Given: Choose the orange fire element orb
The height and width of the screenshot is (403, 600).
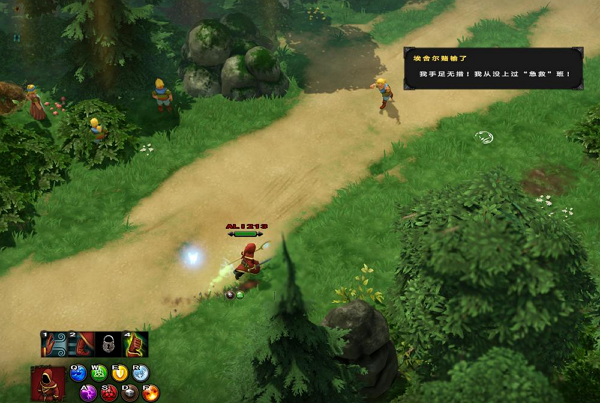Looking at the screenshot, I should [153, 393].
